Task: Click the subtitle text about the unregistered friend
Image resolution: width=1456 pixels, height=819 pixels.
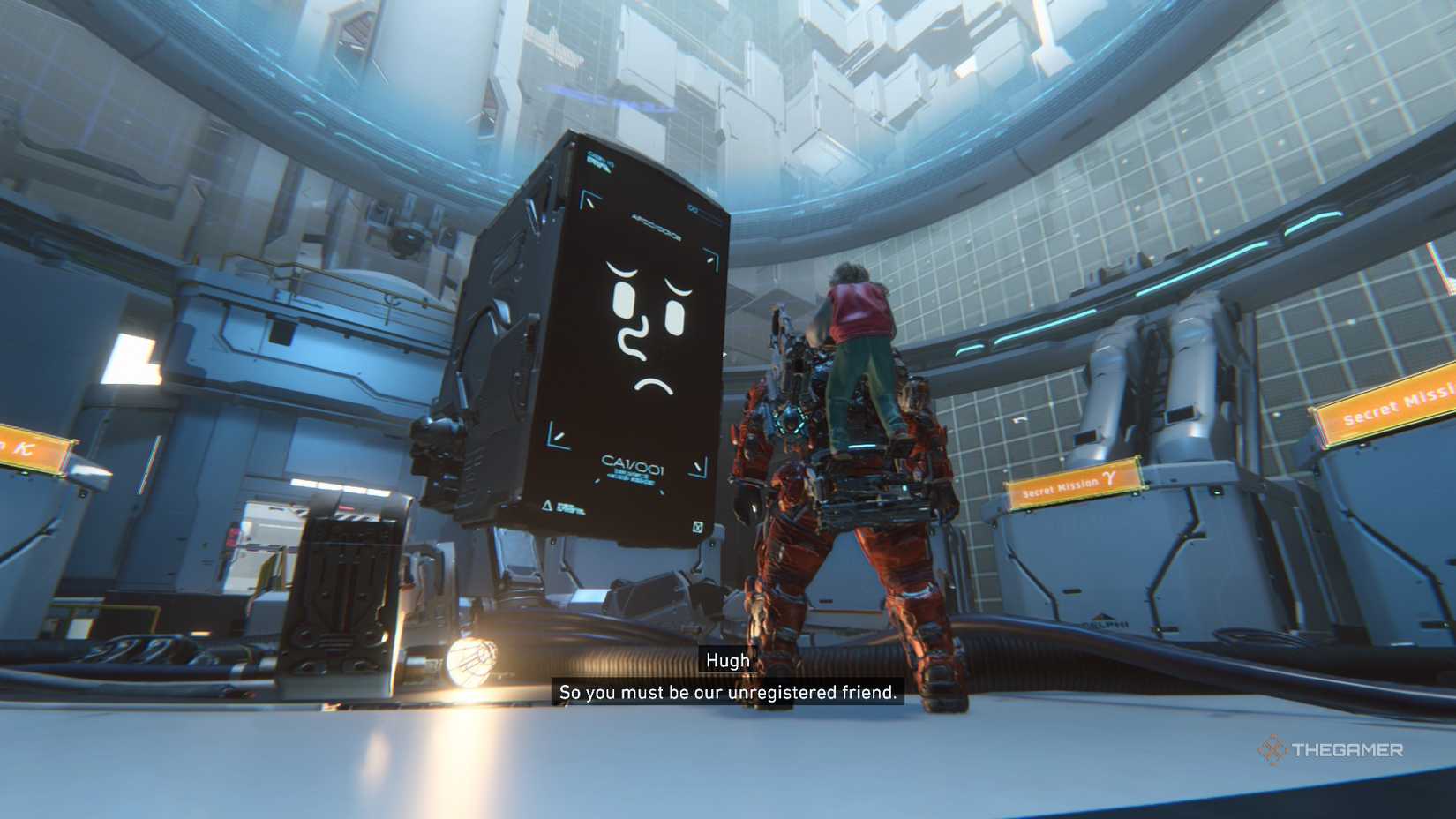Action: 727,694
